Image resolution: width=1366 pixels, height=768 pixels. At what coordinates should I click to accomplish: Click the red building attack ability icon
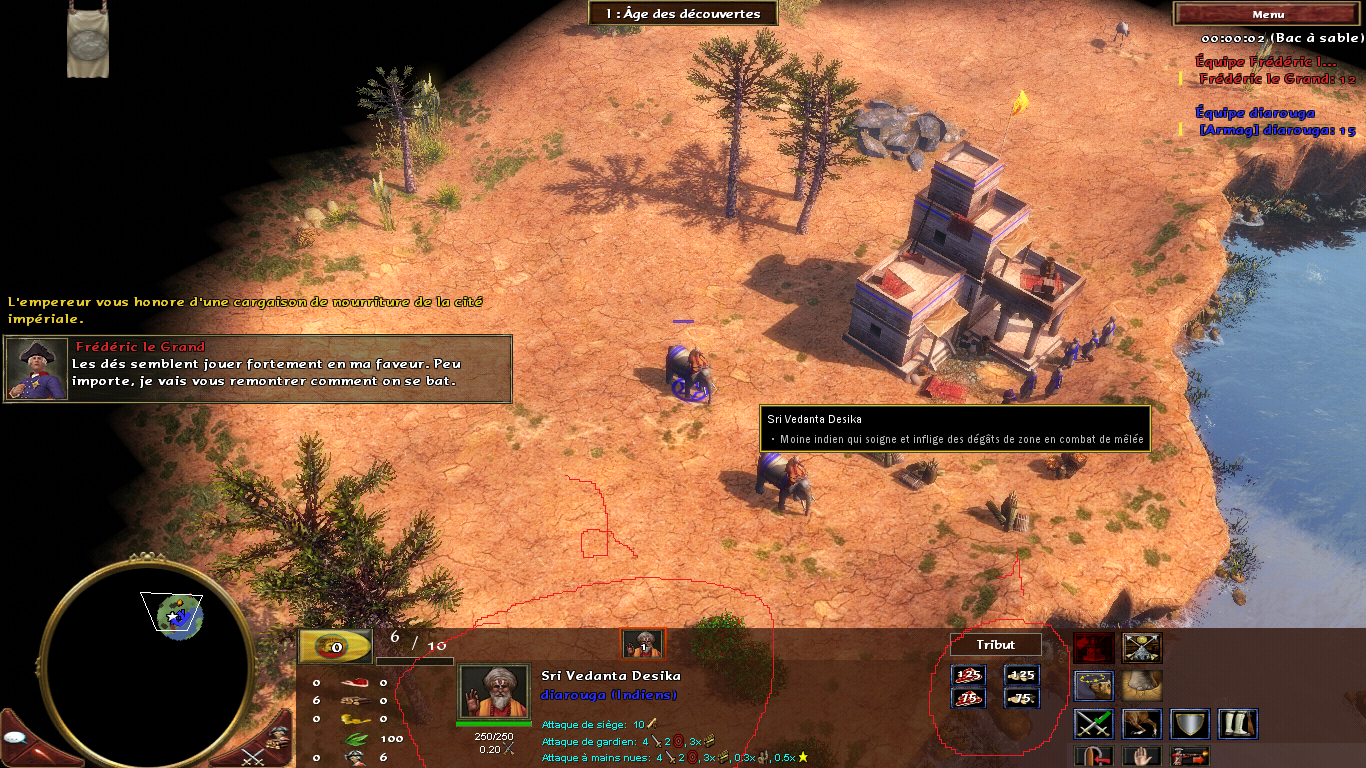(x=1094, y=647)
